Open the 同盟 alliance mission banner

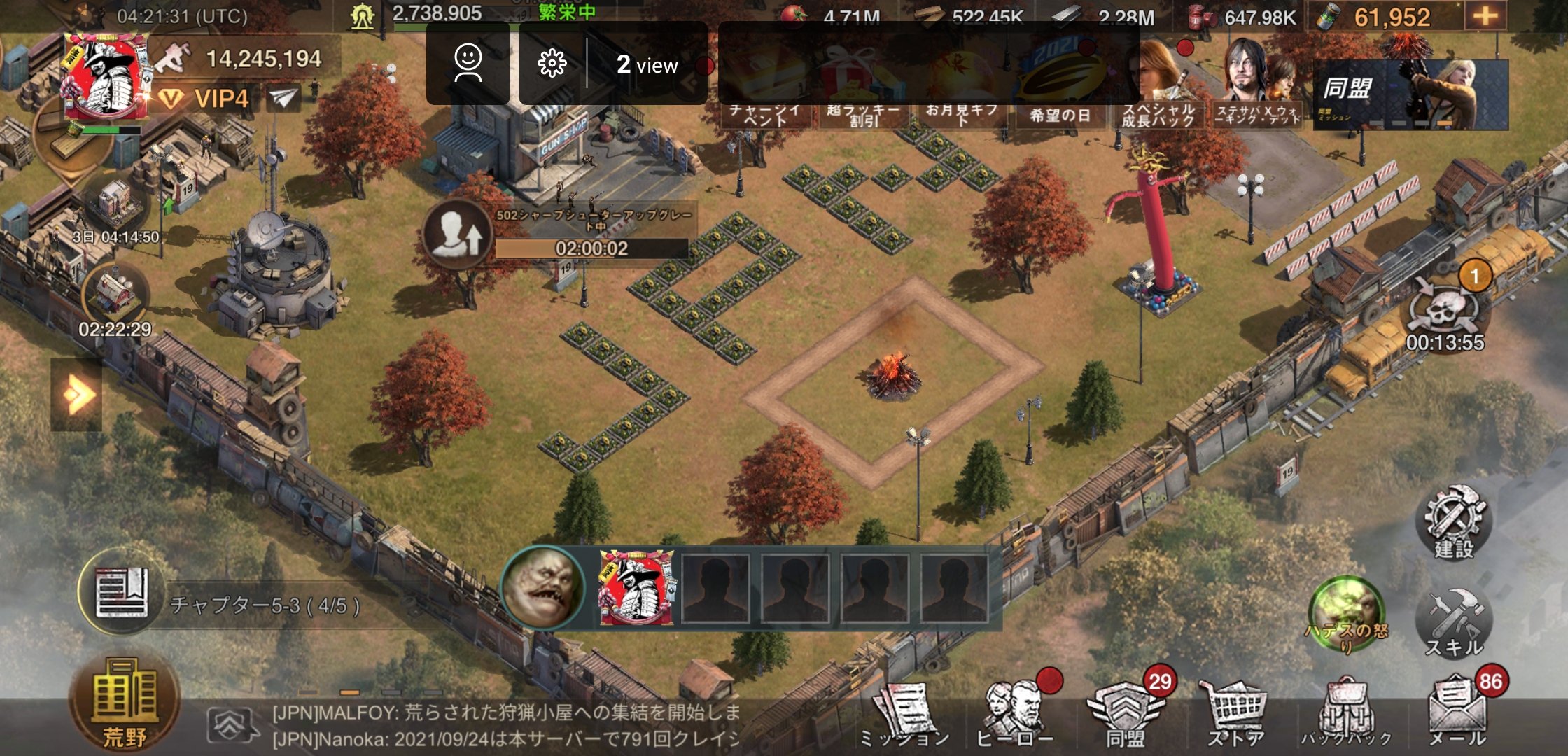(x=1410, y=94)
